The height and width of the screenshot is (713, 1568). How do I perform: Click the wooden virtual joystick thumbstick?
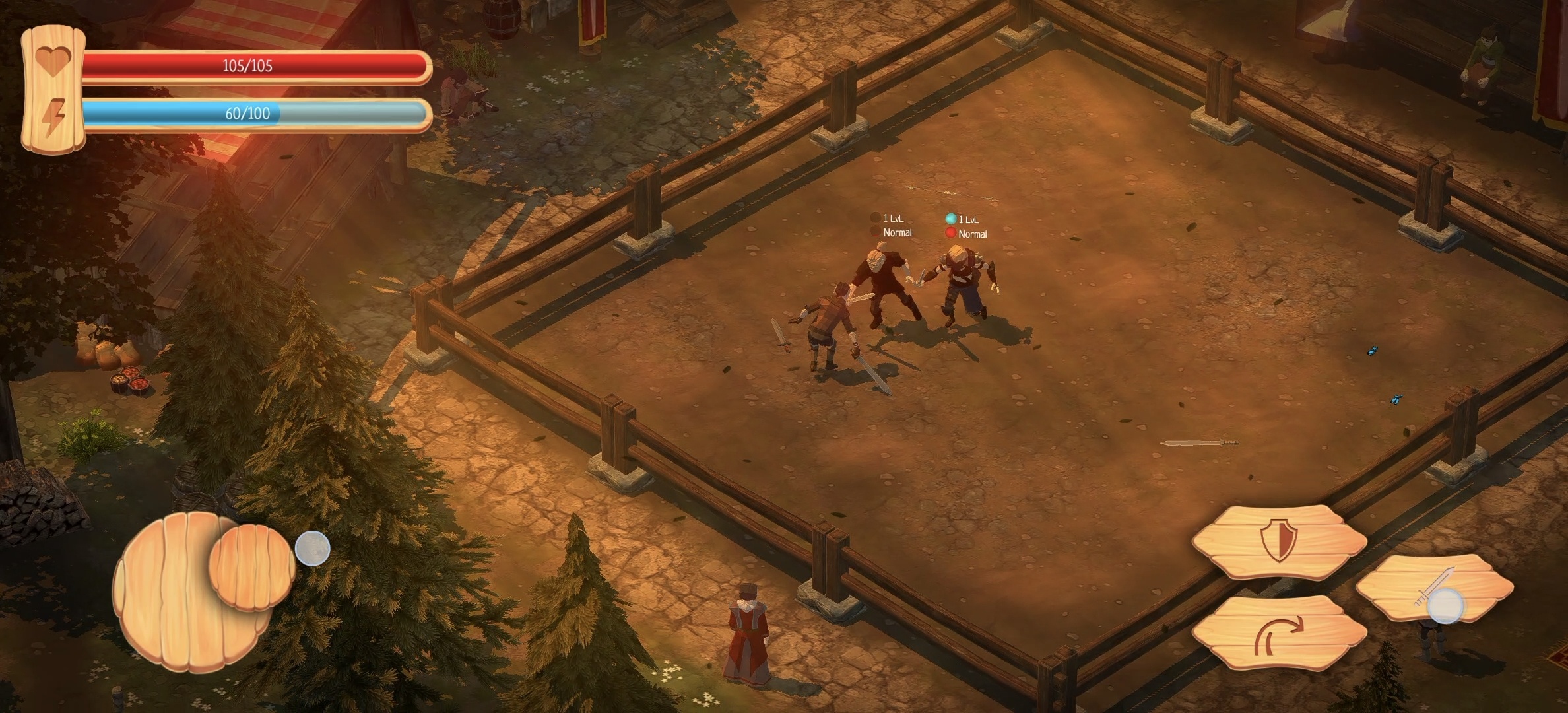tap(252, 566)
